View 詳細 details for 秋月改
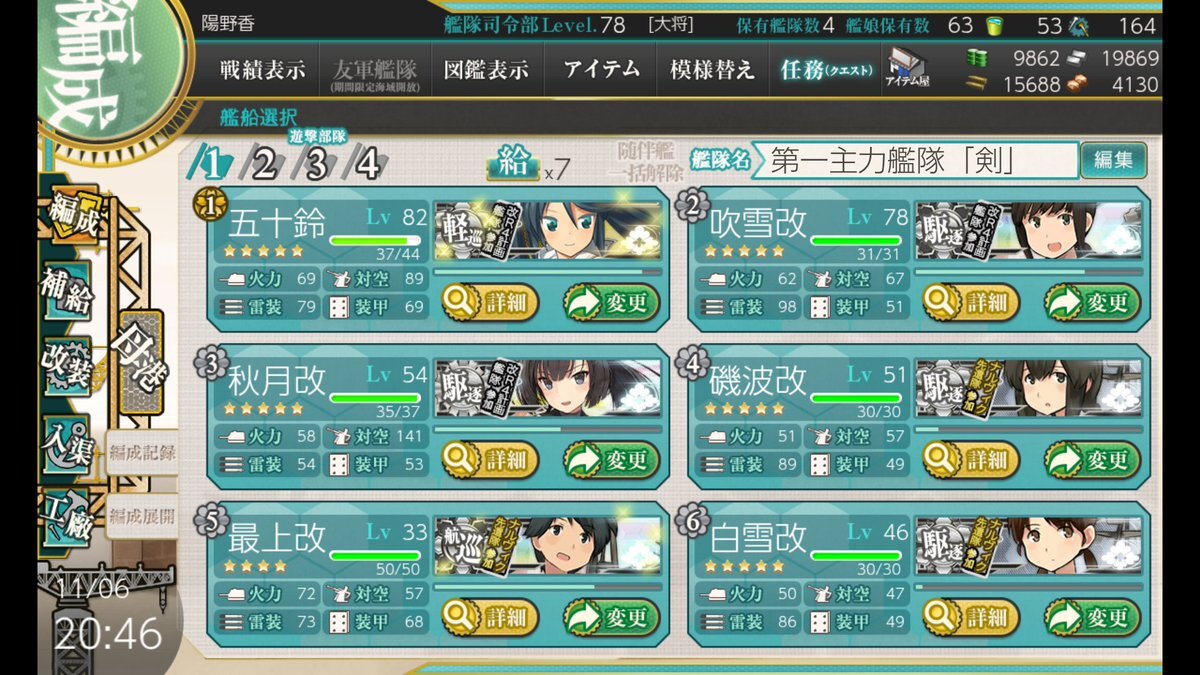 [490, 459]
